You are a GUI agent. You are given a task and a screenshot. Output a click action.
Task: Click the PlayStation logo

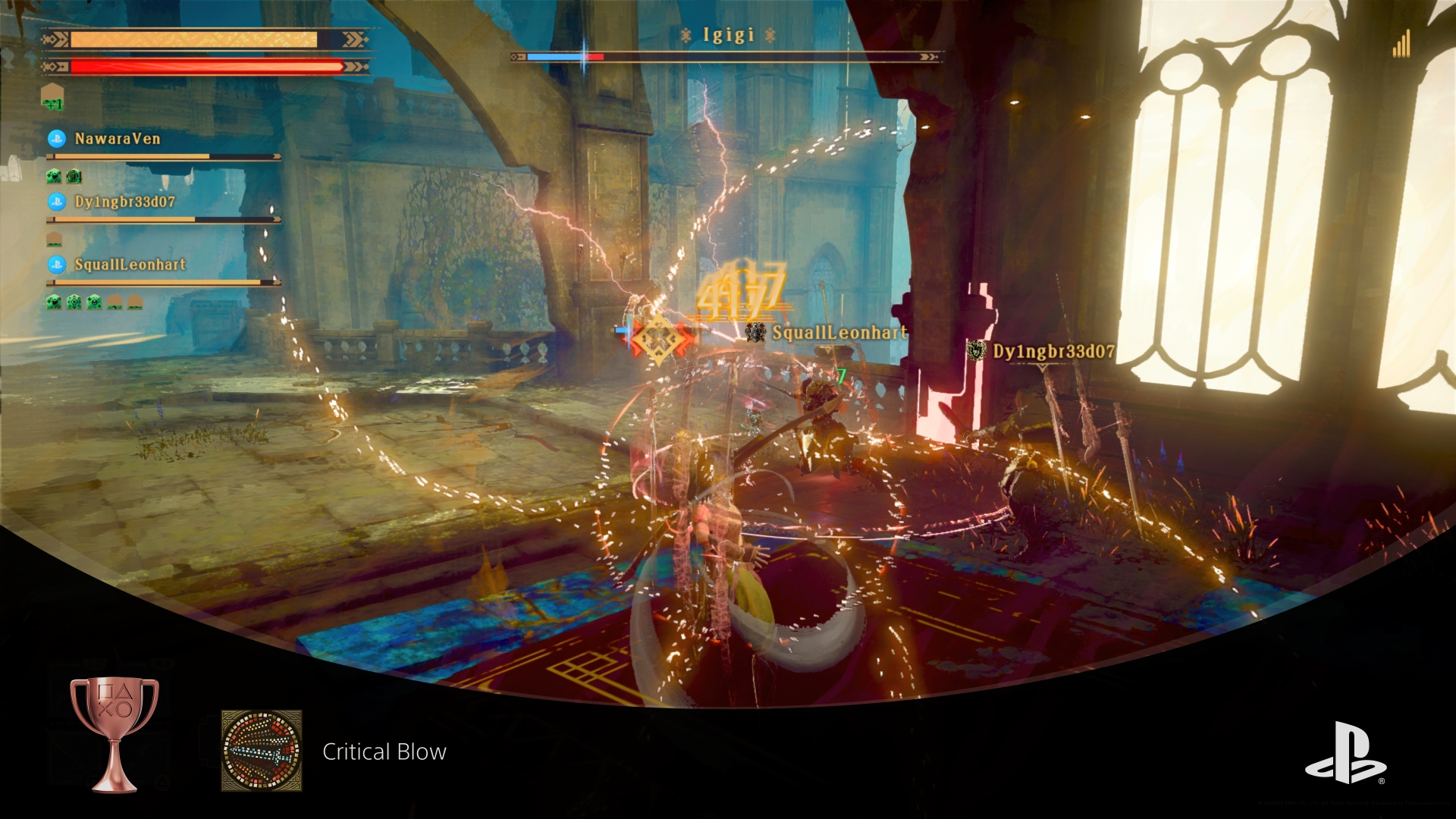tap(1345, 753)
